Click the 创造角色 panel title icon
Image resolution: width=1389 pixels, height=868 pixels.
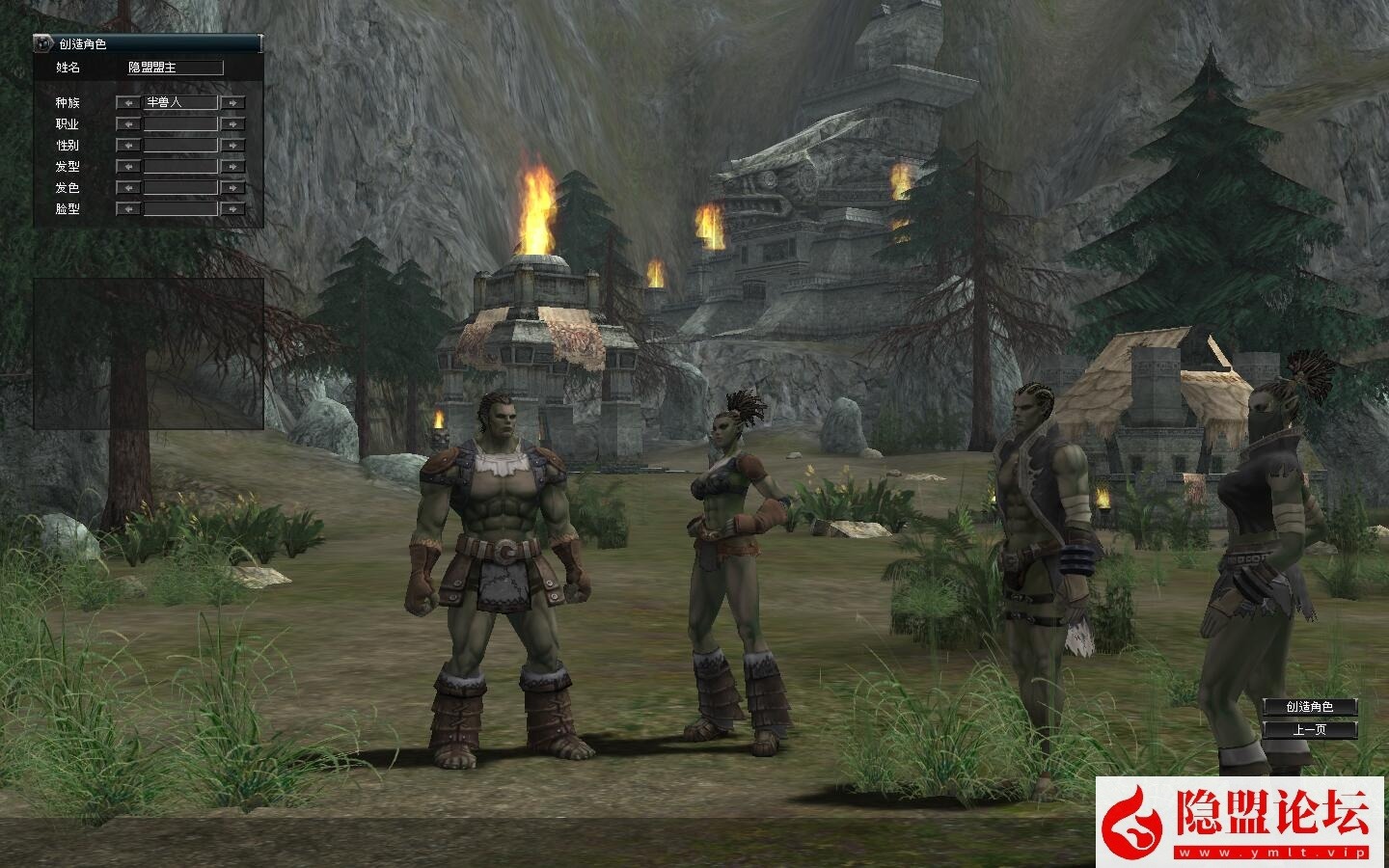coord(43,43)
